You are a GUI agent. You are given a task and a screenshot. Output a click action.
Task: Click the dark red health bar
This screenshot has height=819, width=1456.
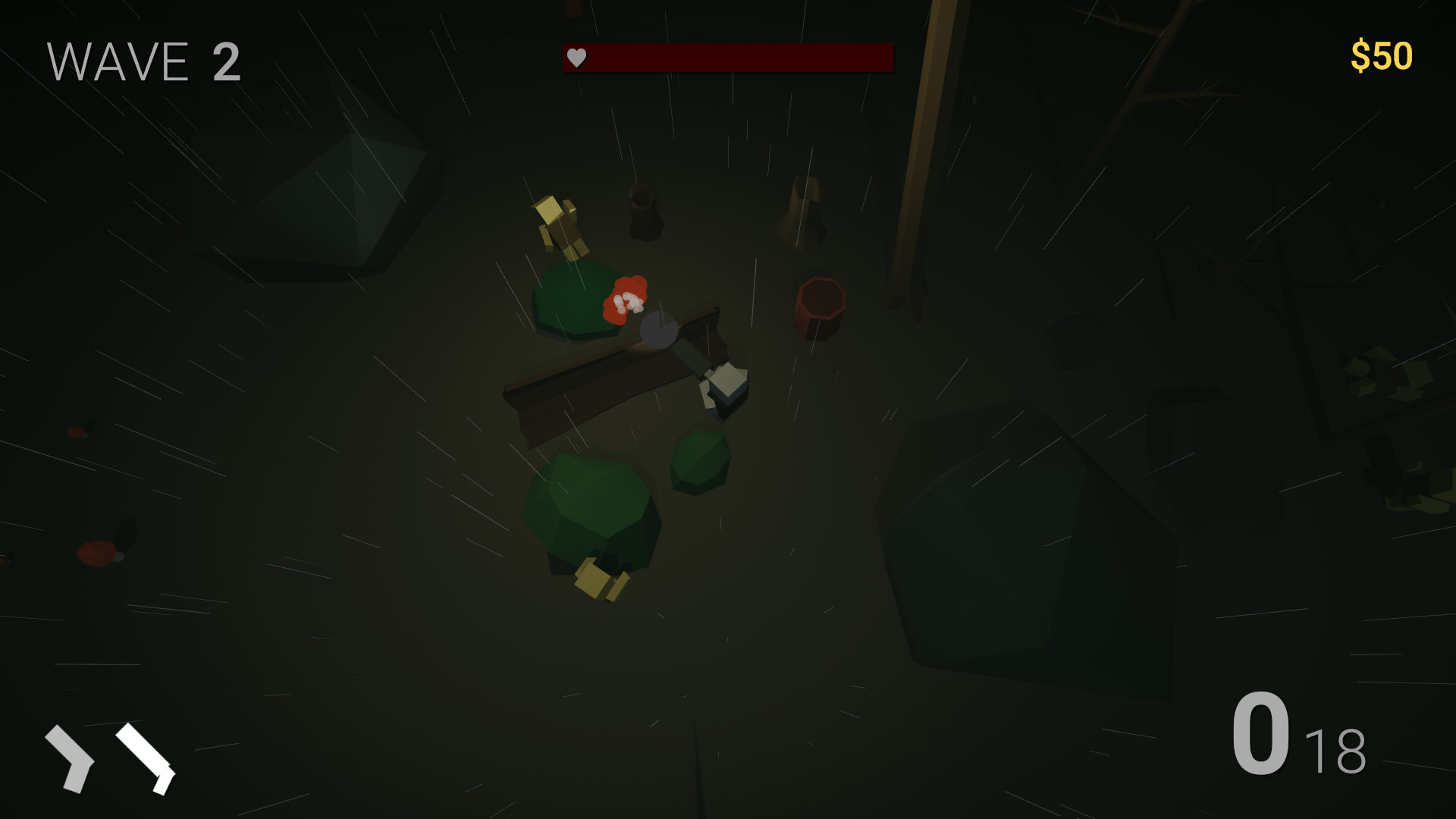728,56
